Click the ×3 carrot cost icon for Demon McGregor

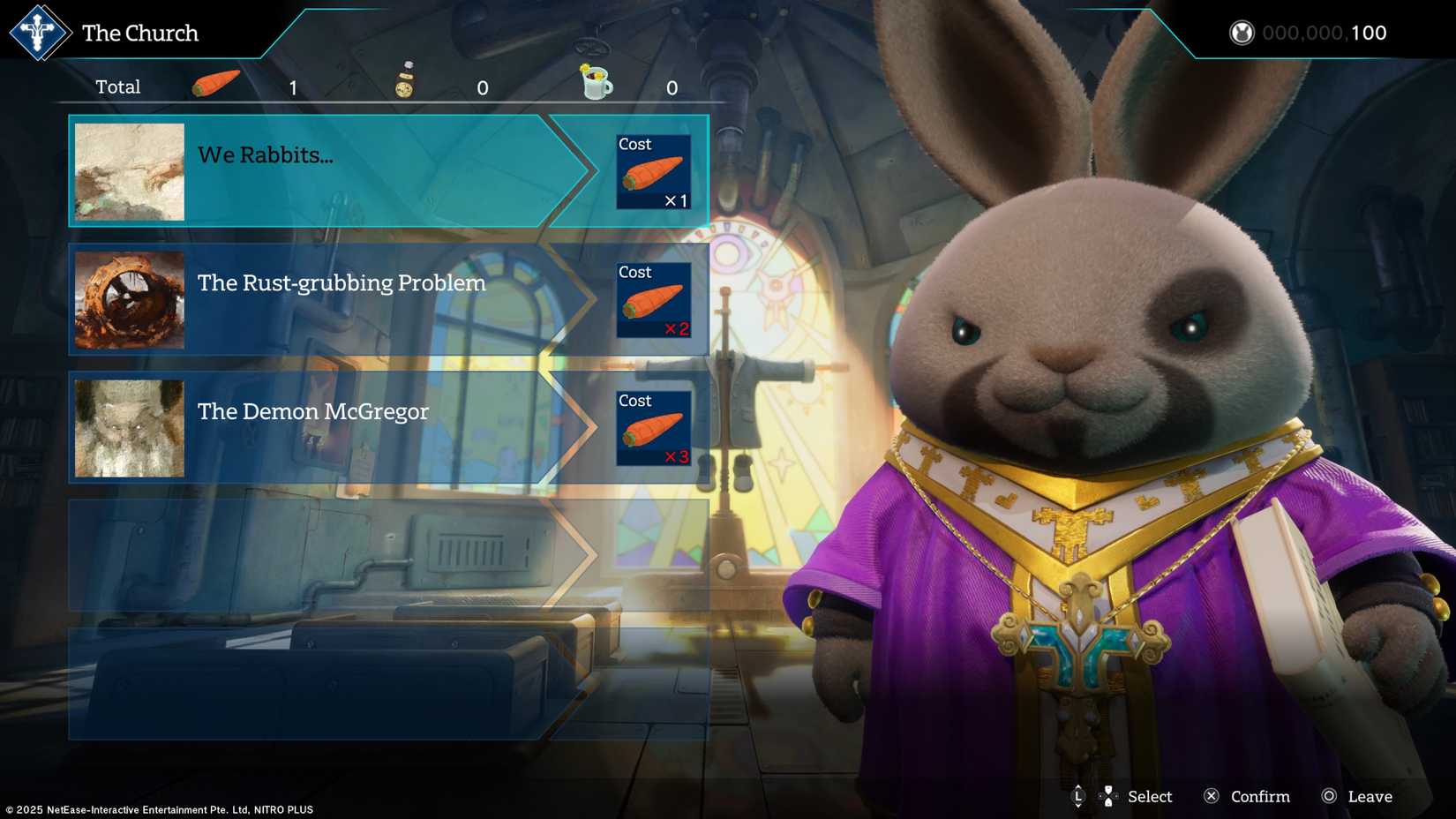click(x=651, y=430)
